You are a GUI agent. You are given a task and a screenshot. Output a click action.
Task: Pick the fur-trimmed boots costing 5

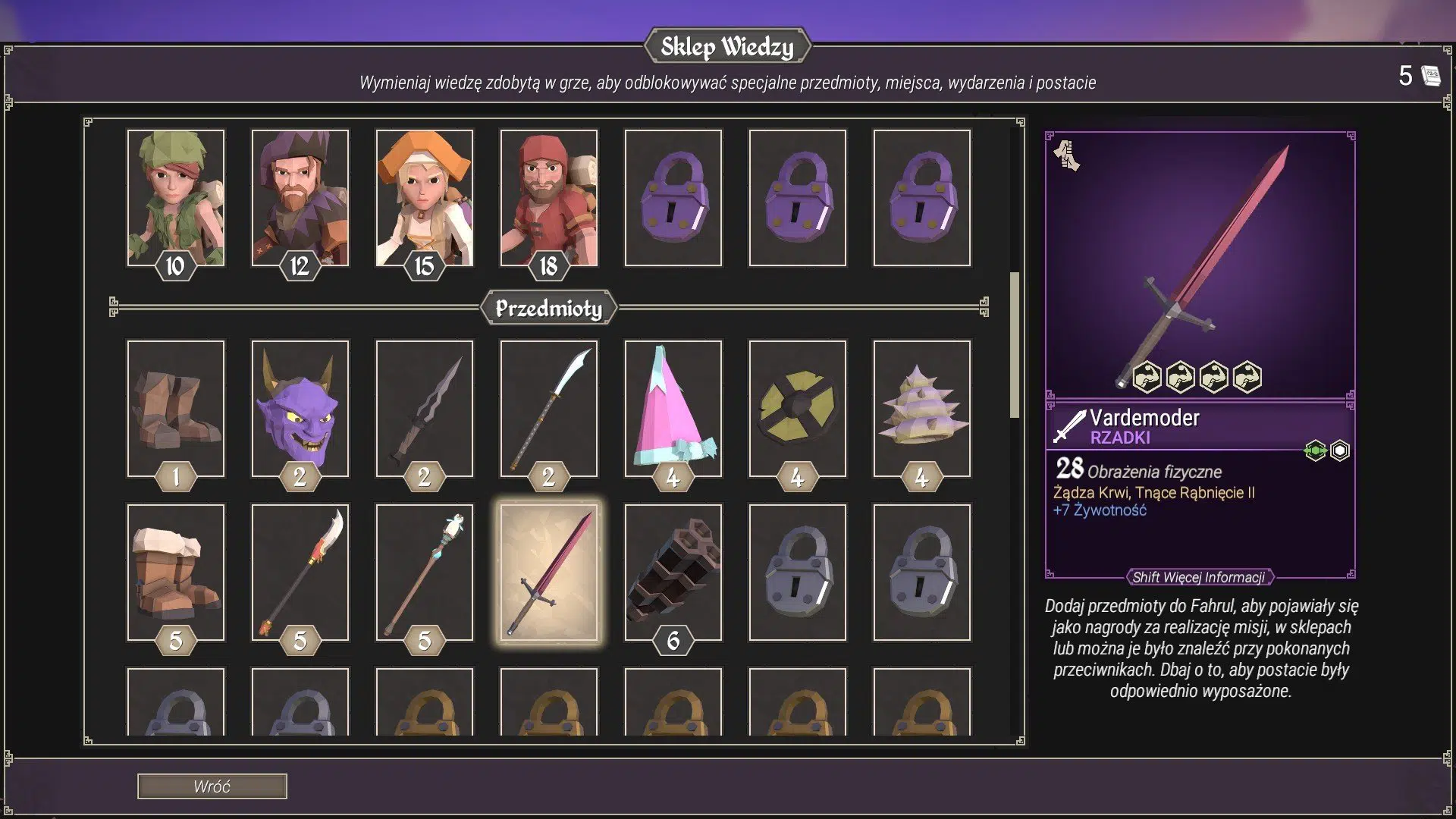click(x=175, y=572)
